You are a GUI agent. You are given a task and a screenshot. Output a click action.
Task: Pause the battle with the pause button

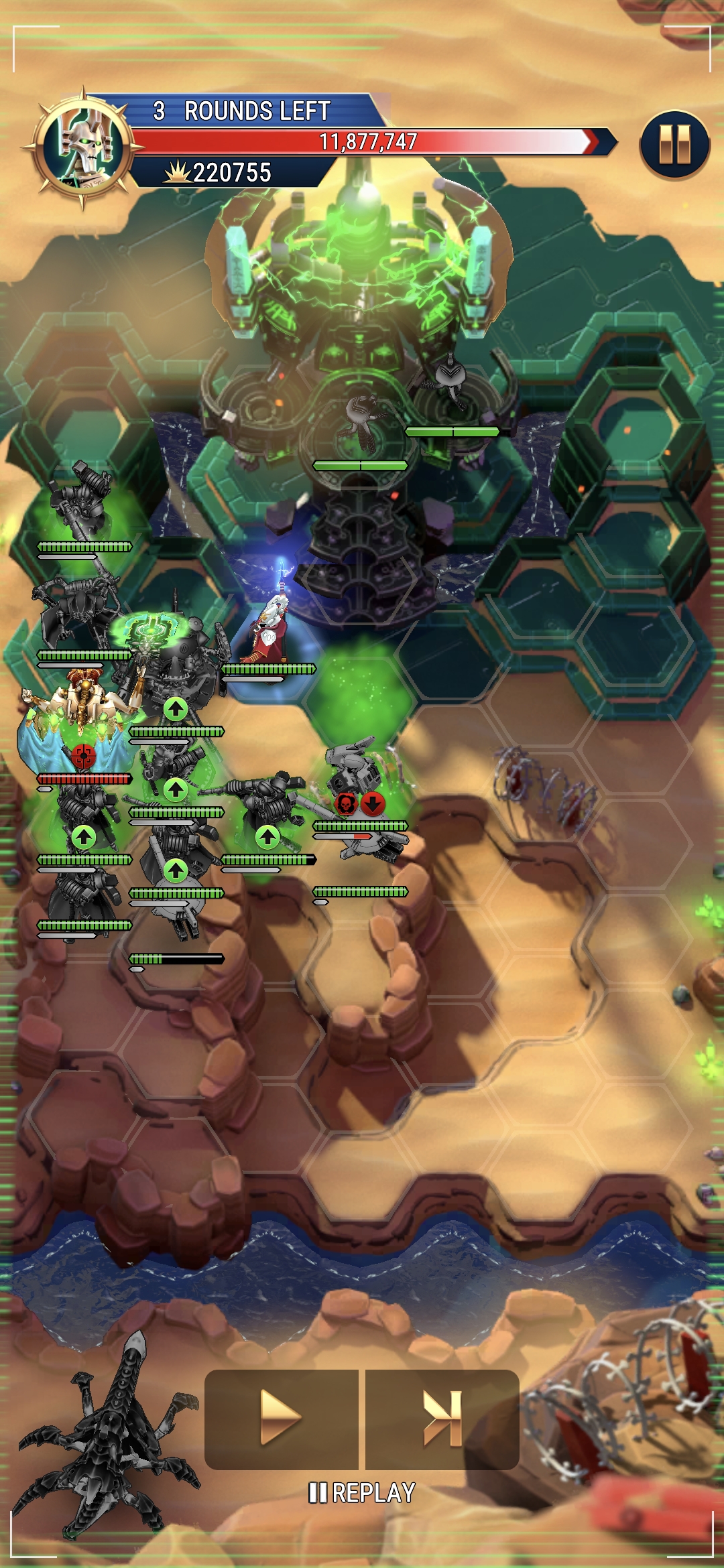click(674, 144)
